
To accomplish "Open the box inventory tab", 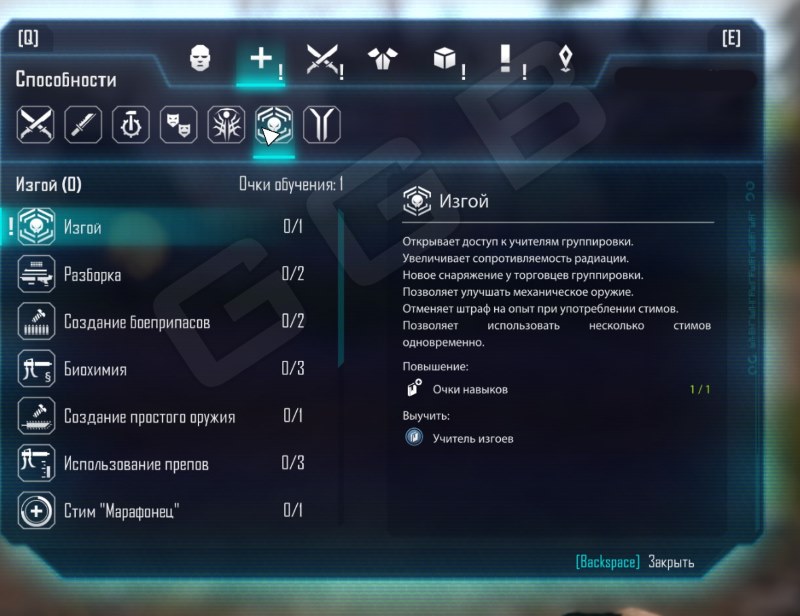I will [444, 60].
